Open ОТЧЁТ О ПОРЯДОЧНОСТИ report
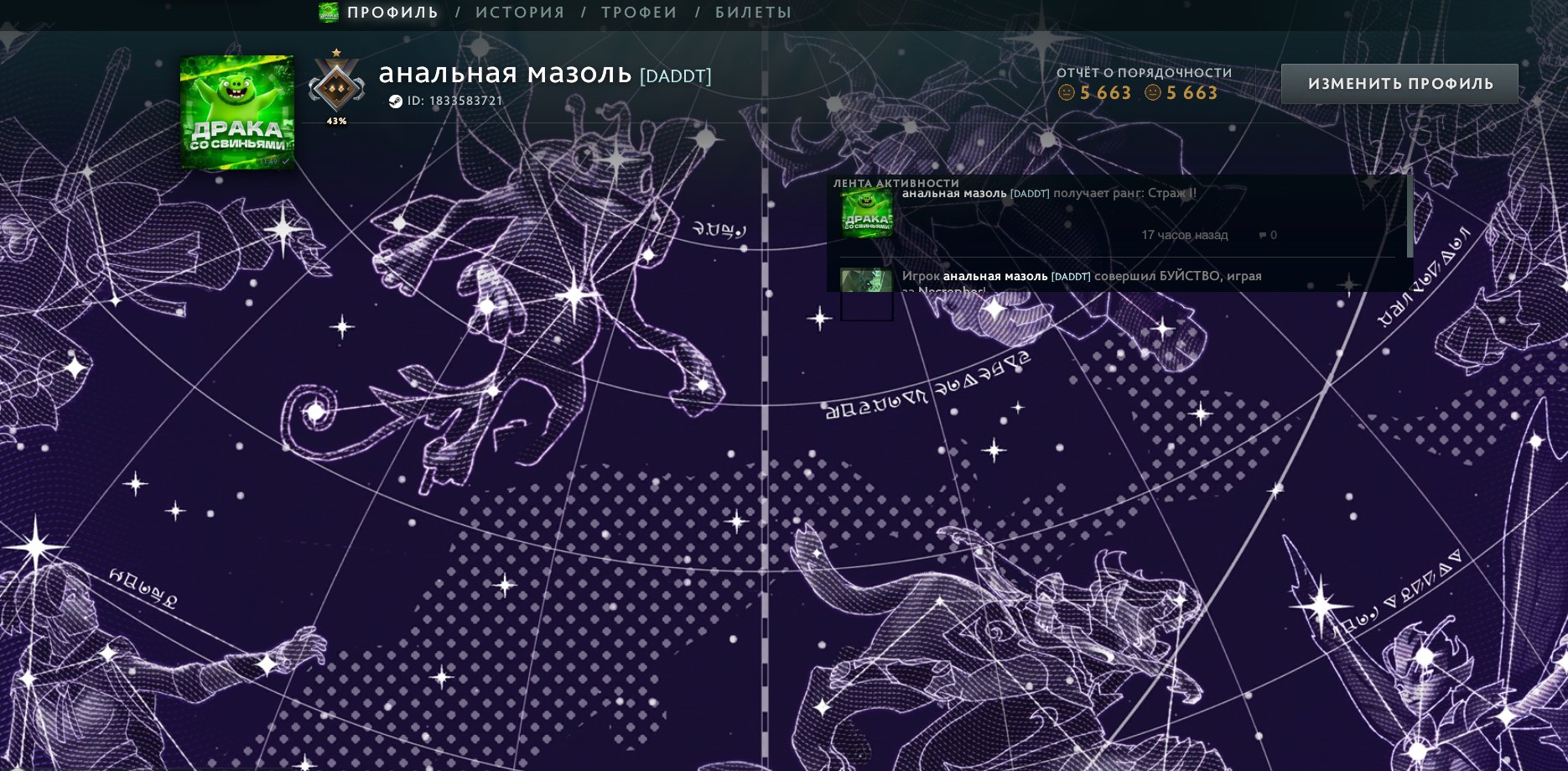The image size is (1568, 771). [1145, 72]
